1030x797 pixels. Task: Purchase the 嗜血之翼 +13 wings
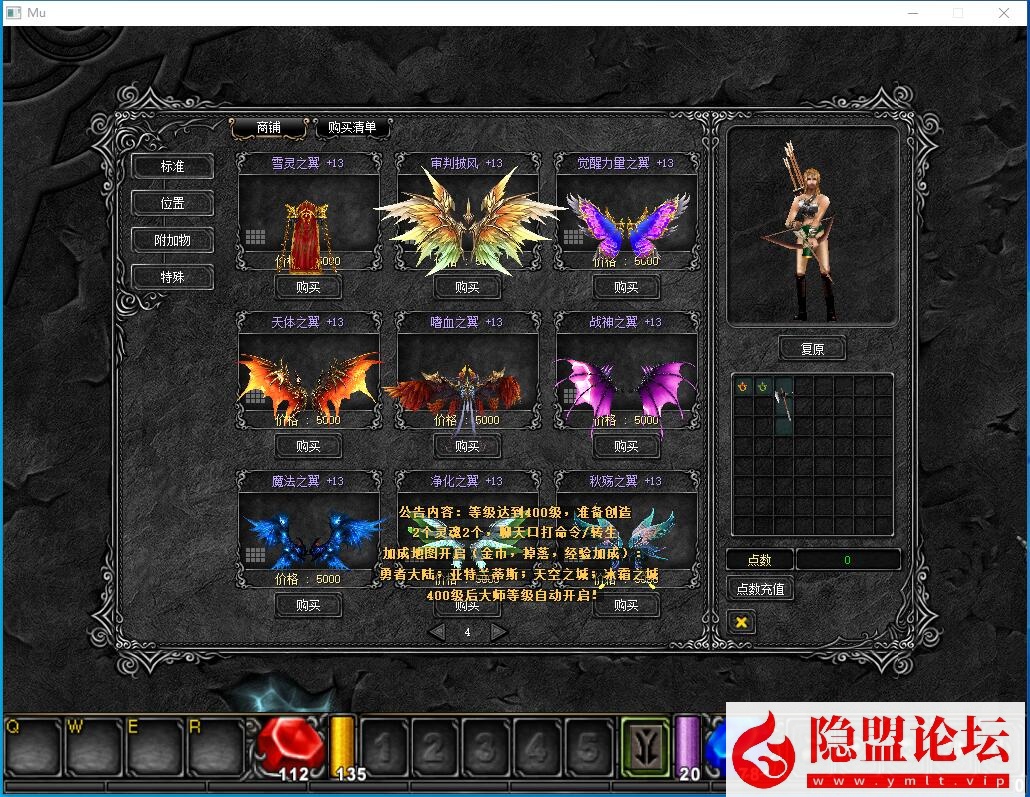click(467, 446)
